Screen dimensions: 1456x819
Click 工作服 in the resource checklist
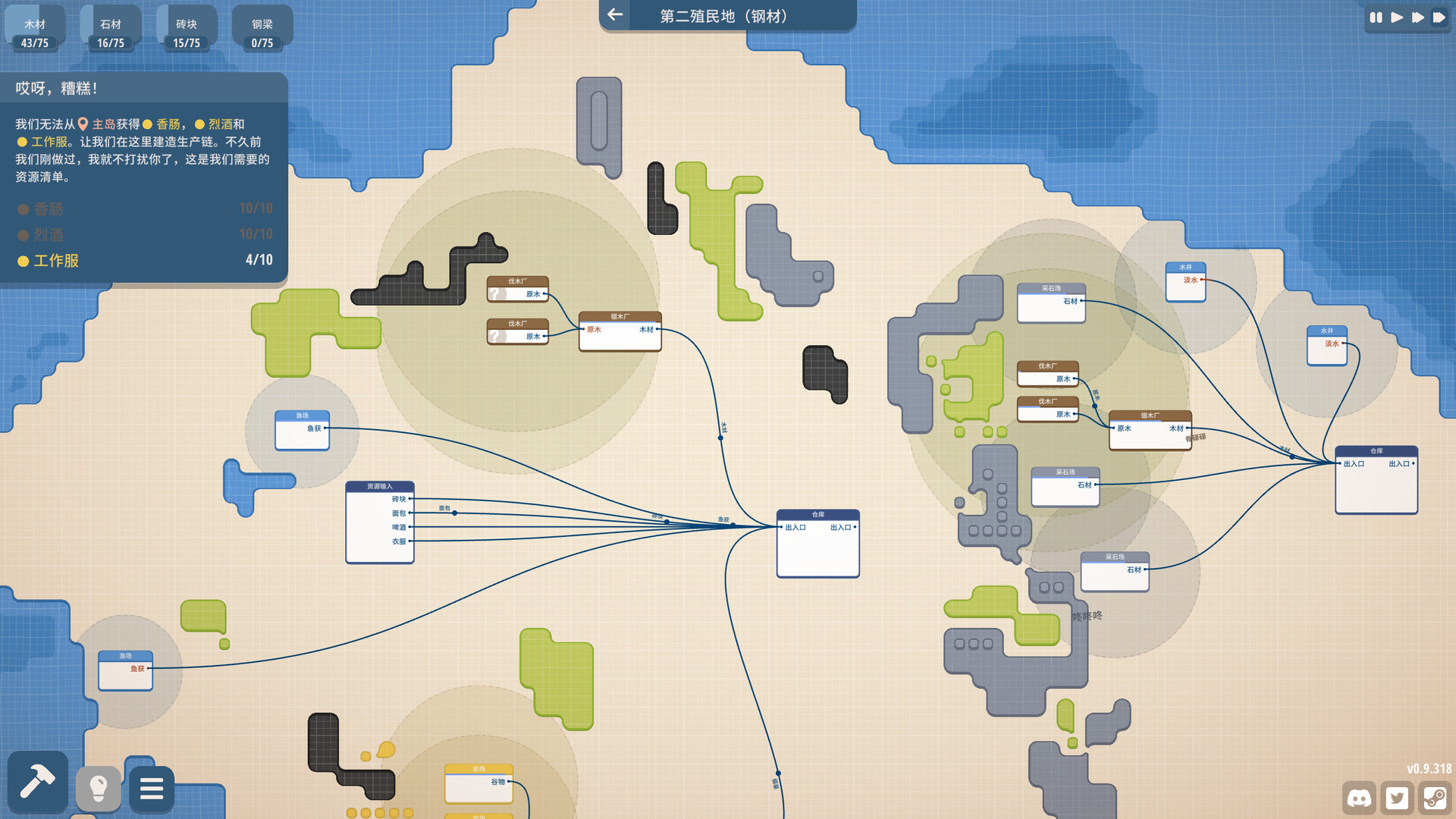pos(55,261)
